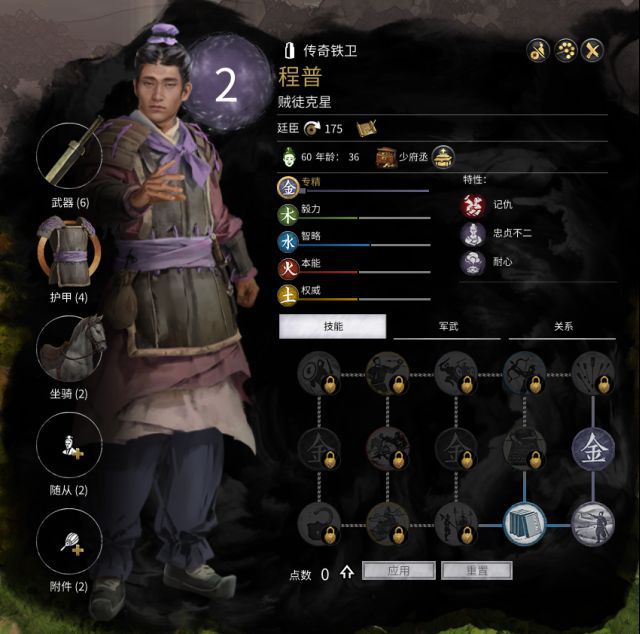This screenshot has height=634, width=640.
Task: Choose the 坐骑 mount slot
Action: pos(70,347)
